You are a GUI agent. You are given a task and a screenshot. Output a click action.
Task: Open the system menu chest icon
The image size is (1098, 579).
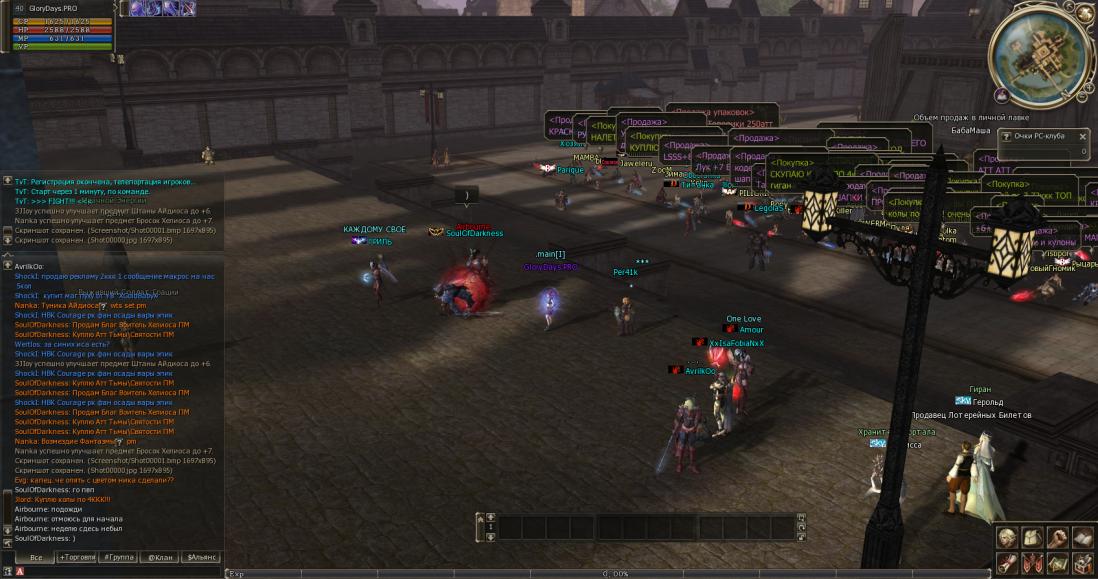[1082, 563]
